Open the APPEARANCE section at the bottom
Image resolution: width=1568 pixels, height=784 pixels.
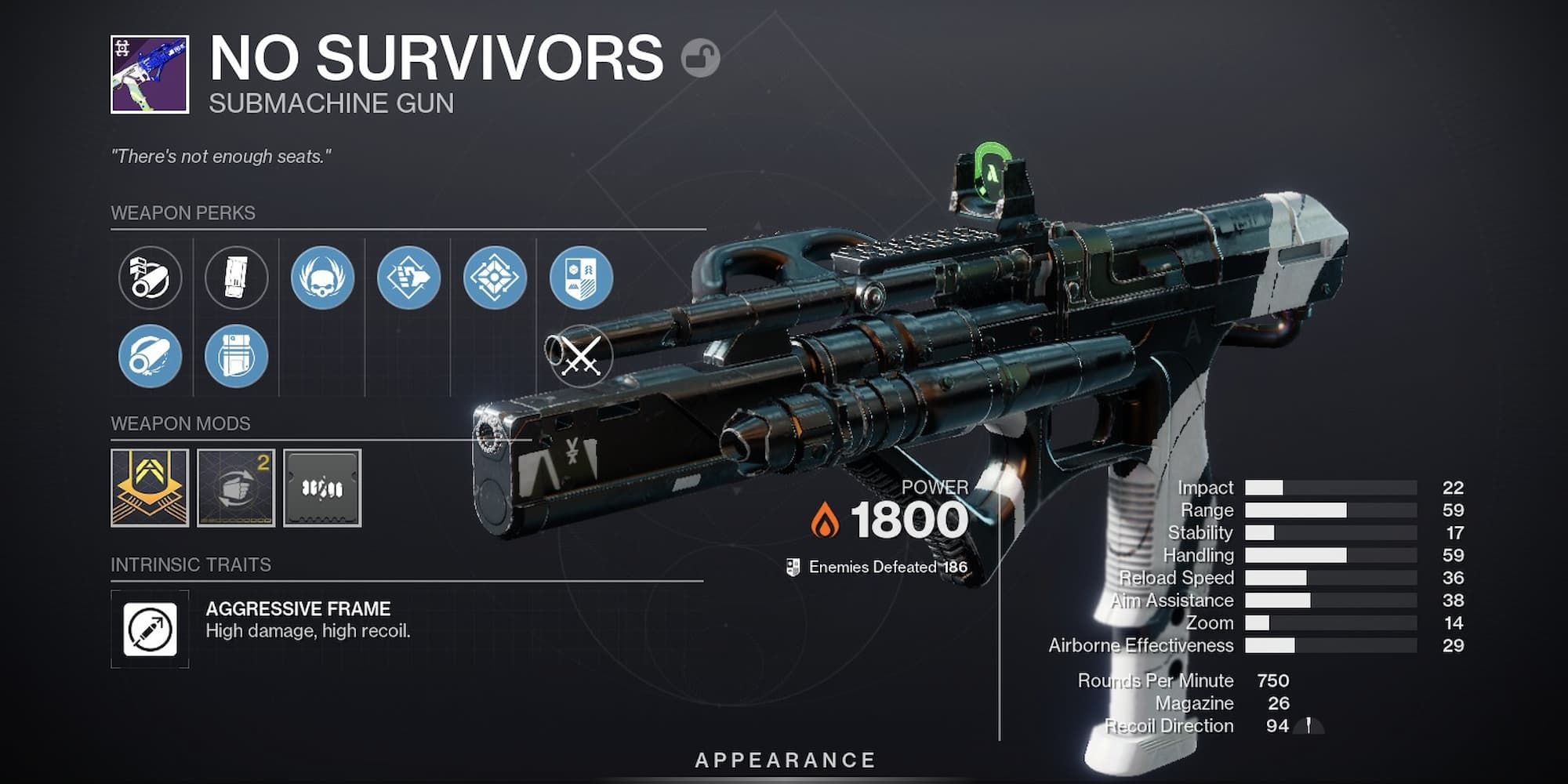click(784, 758)
